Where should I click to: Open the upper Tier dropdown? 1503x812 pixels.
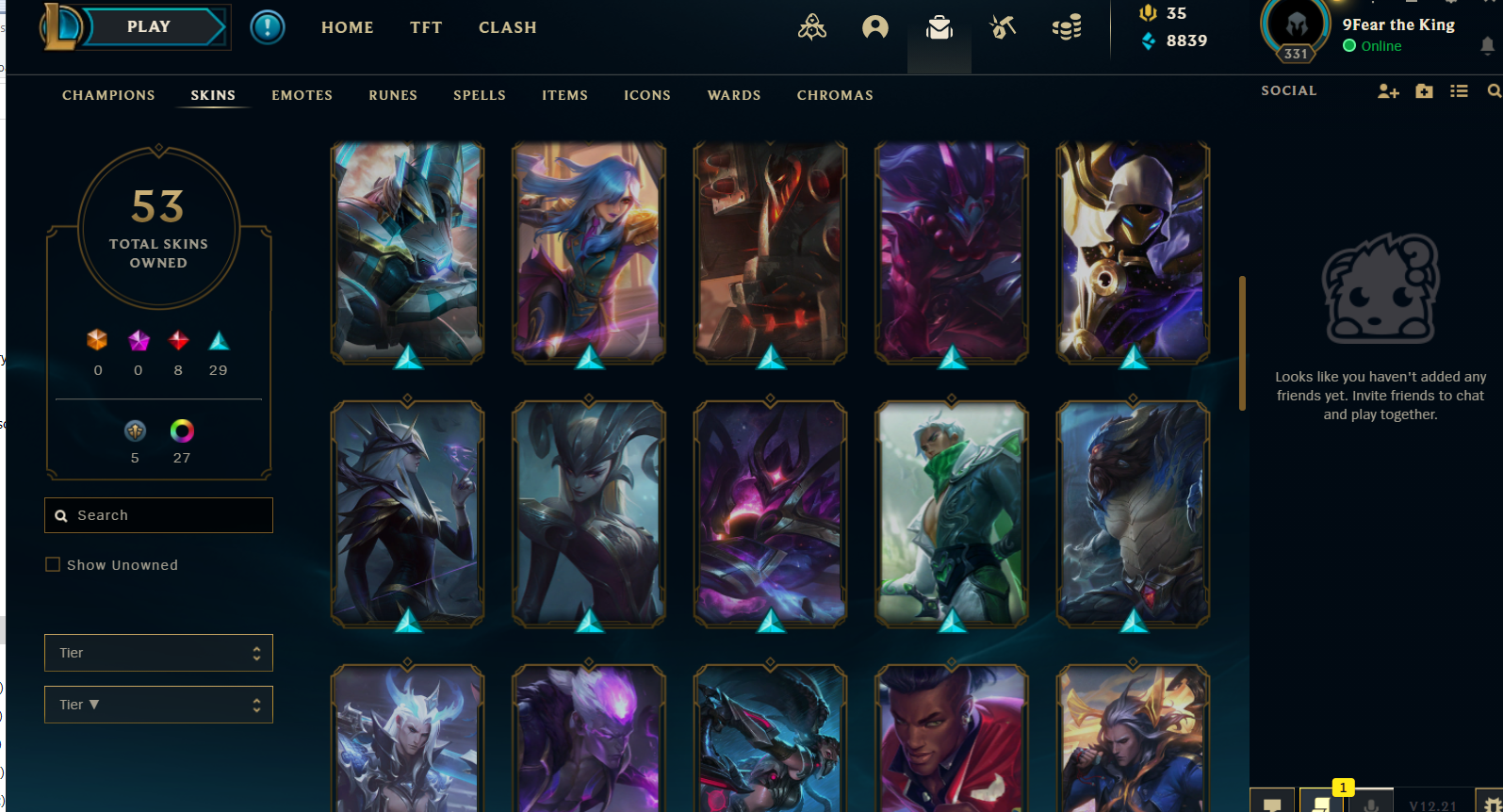click(158, 653)
